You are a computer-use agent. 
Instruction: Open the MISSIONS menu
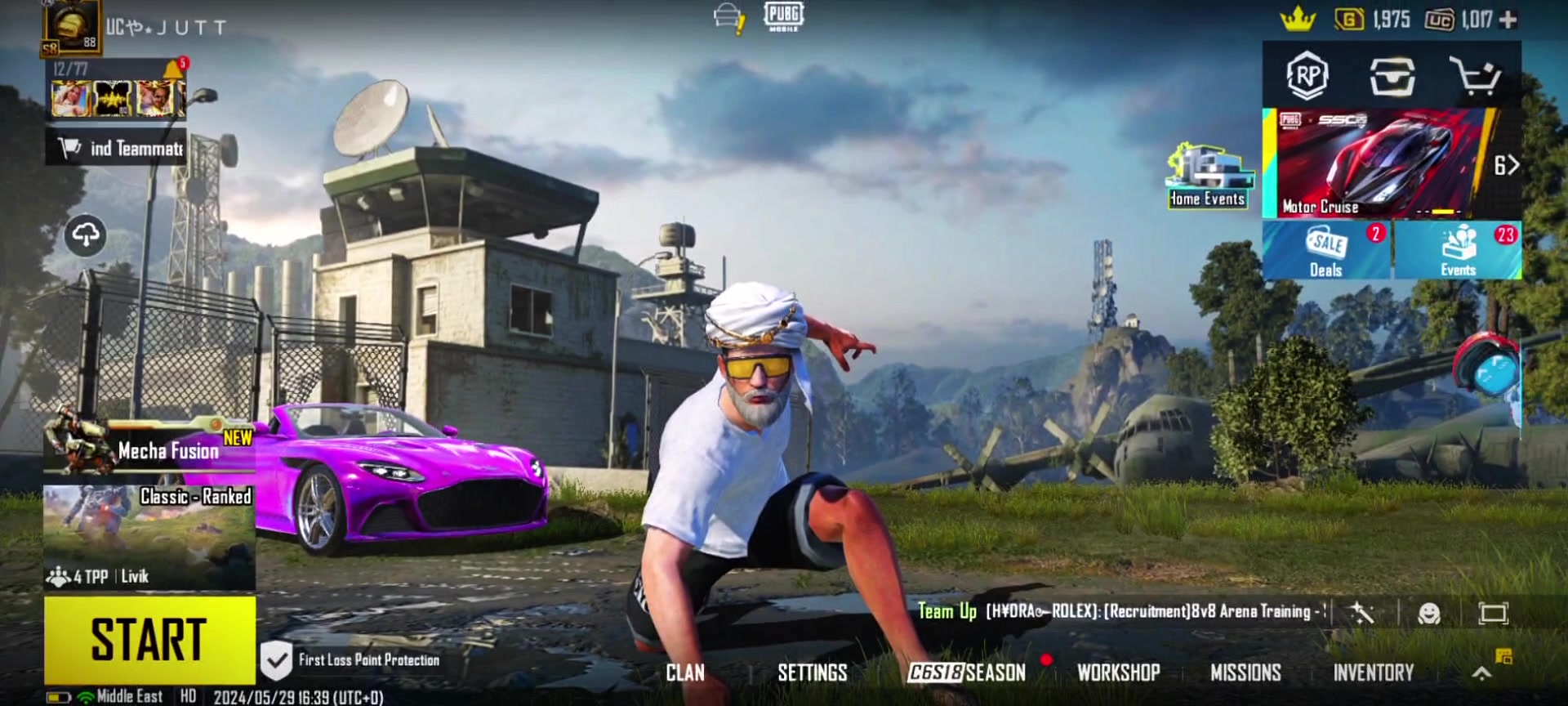coord(1245,672)
